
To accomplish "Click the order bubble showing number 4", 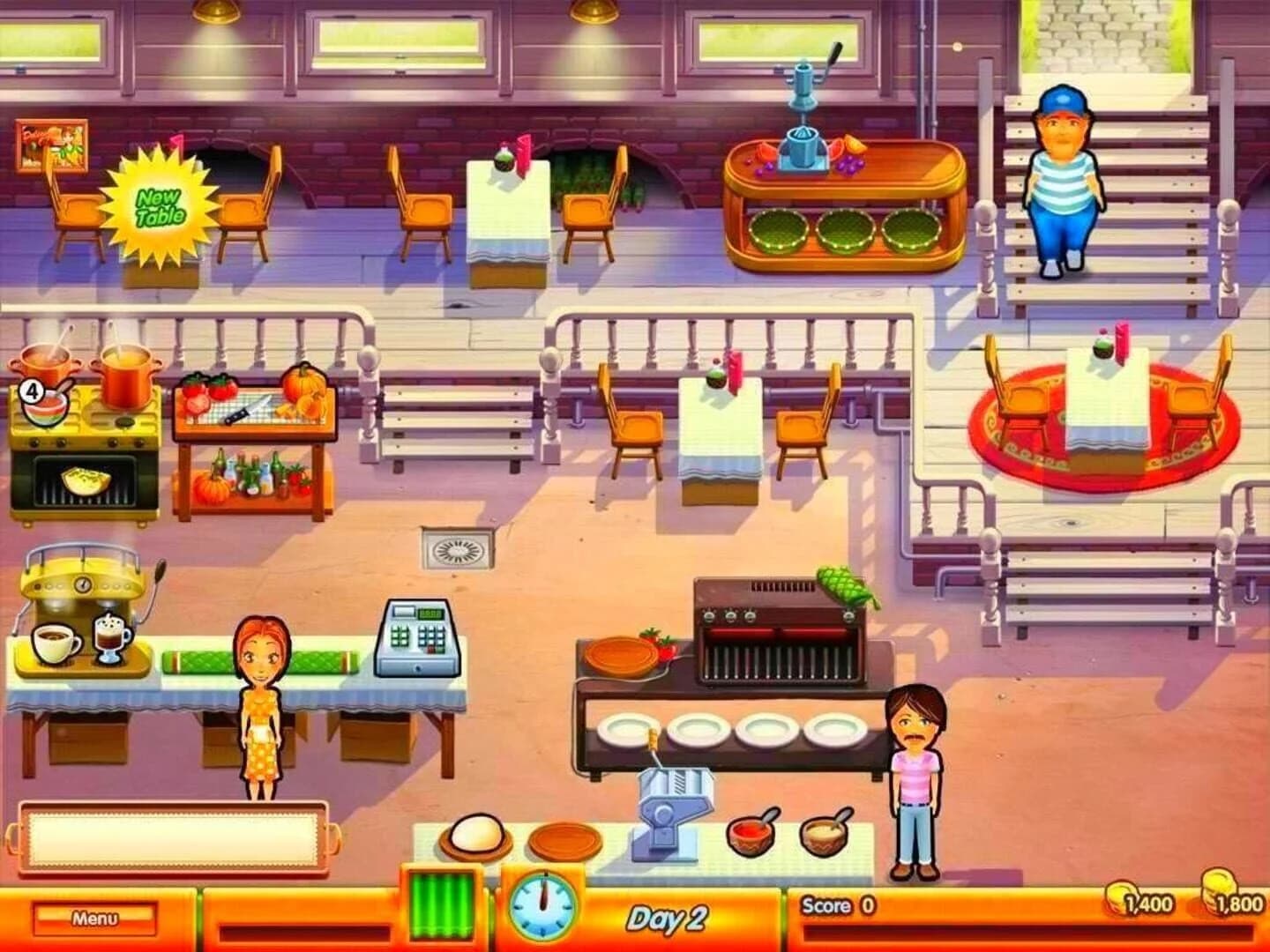I will click(x=34, y=390).
